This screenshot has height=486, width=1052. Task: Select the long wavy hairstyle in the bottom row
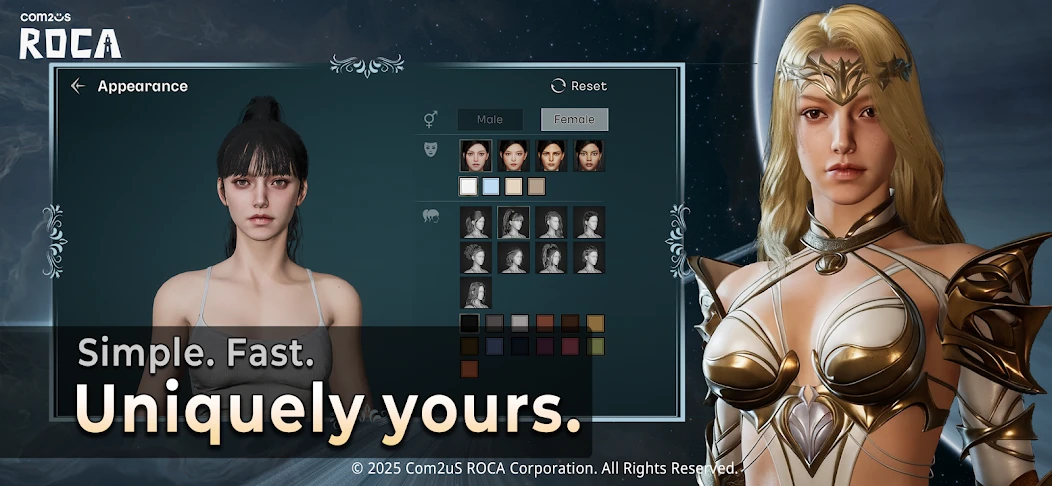[476, 292]
